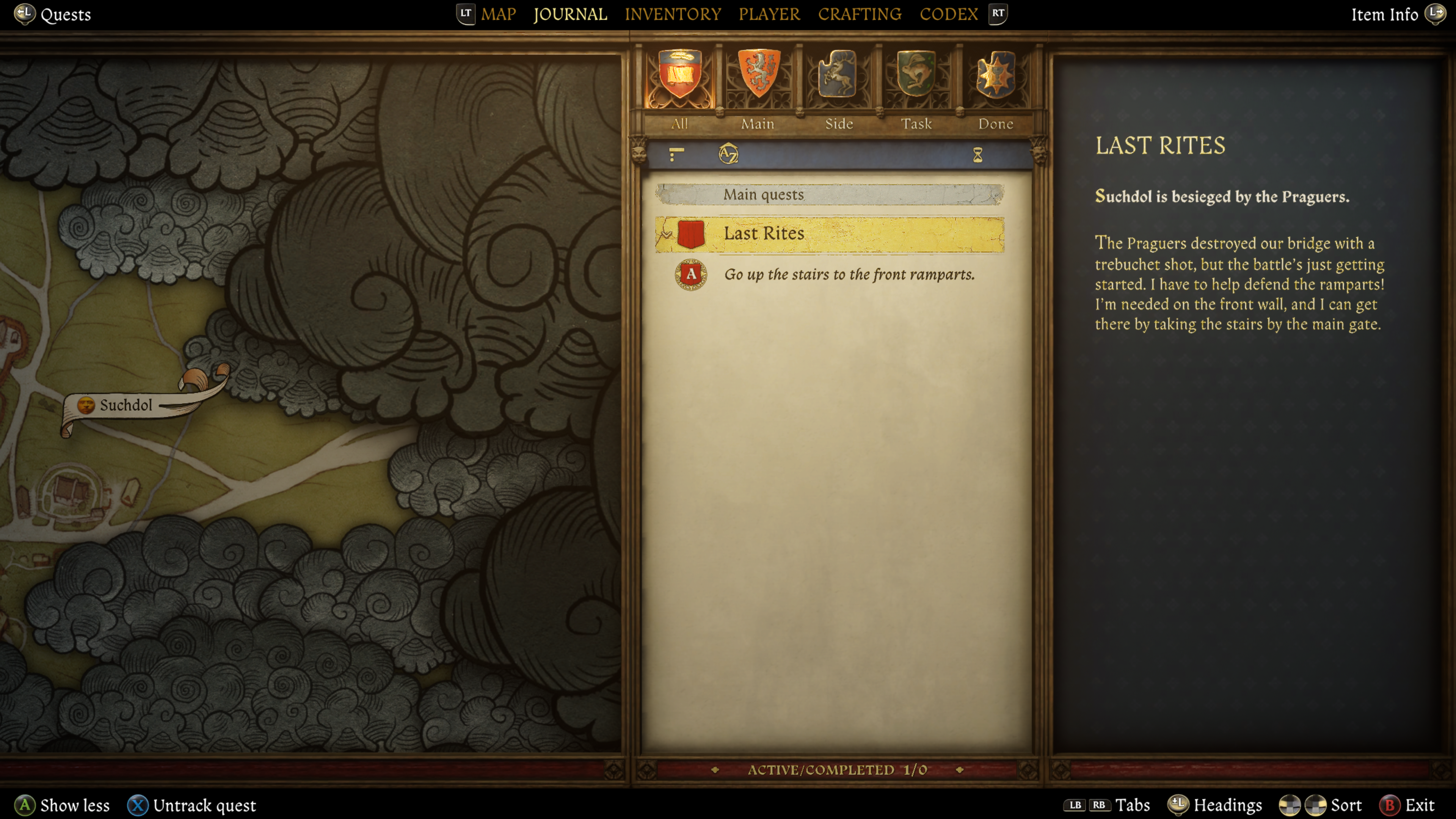Click the ramparts stairs objective
Screen dimensions: 1456x819
coord(849,275)
